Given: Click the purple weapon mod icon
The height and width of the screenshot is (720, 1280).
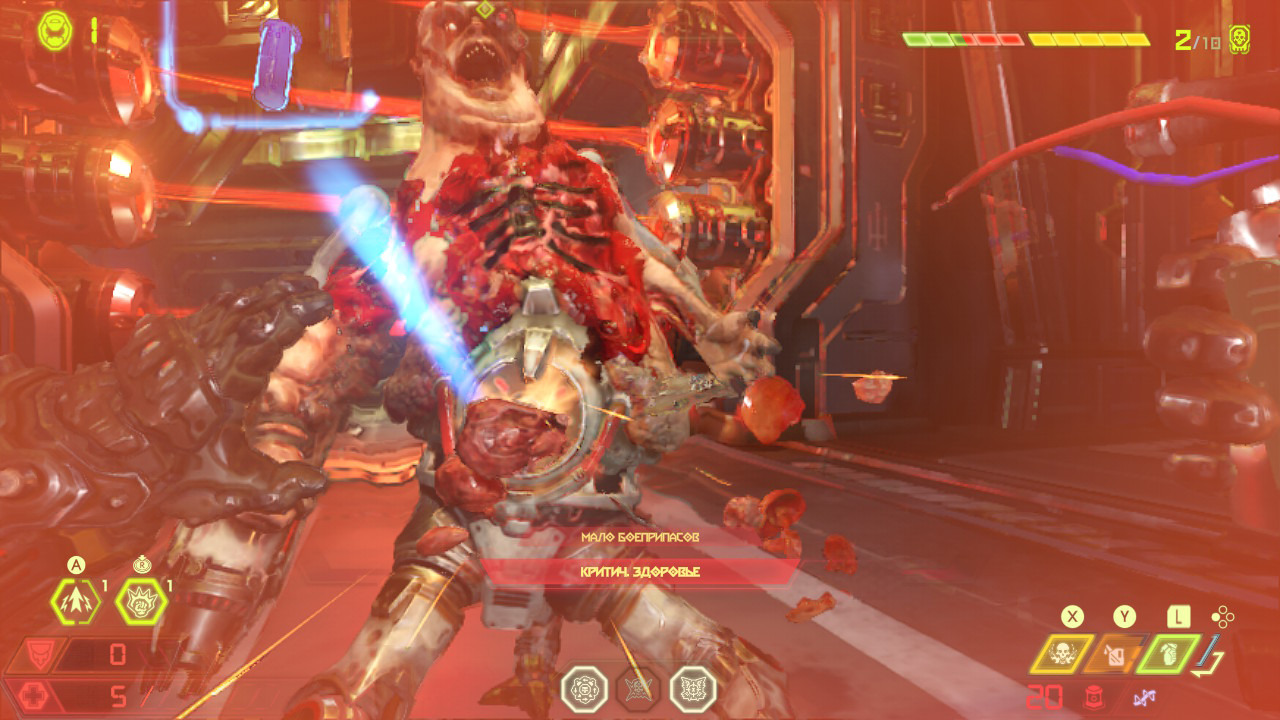Looking at the screenshot, I should (x=1145, y=697).
